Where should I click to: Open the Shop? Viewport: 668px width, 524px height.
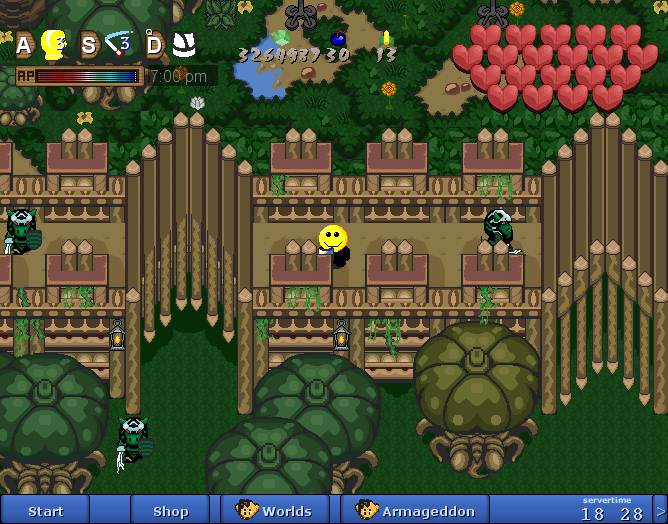coord(170,510)
